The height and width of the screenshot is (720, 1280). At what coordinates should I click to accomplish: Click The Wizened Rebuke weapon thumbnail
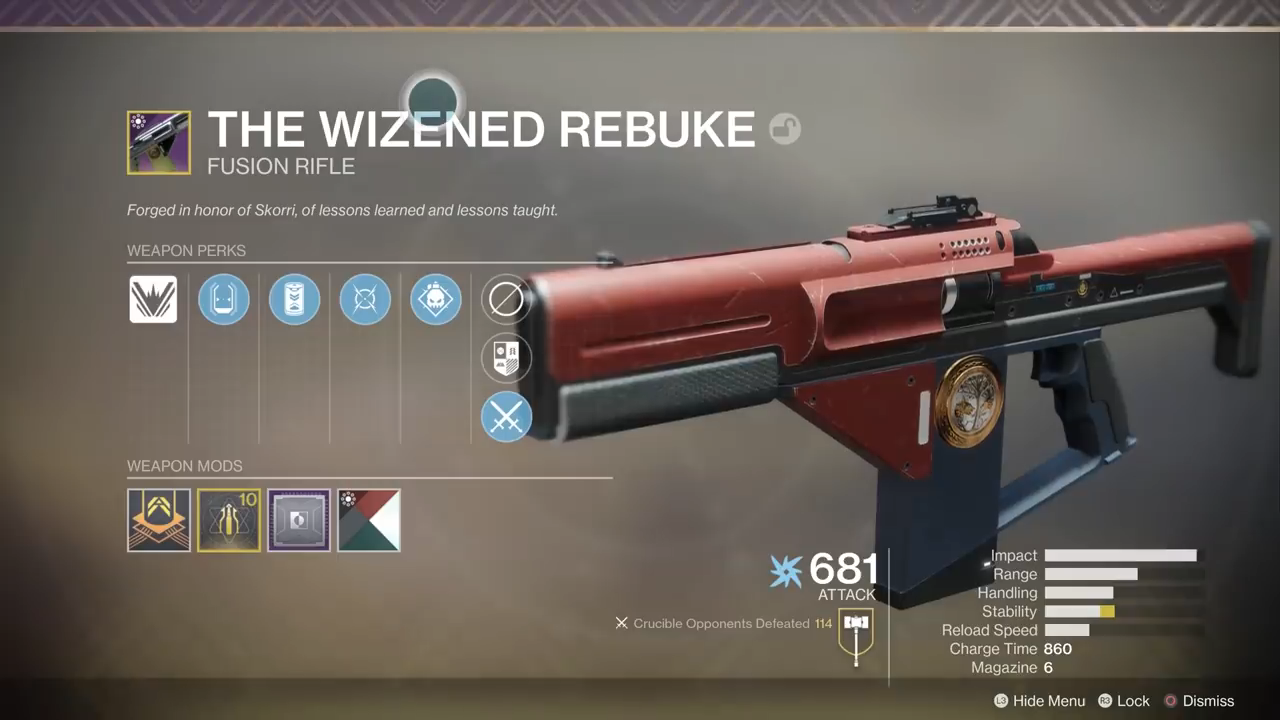159,143
